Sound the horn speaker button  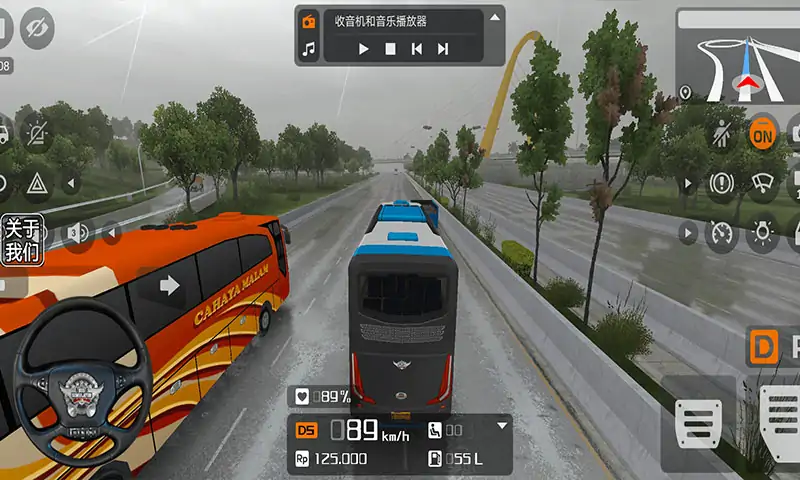78,234
